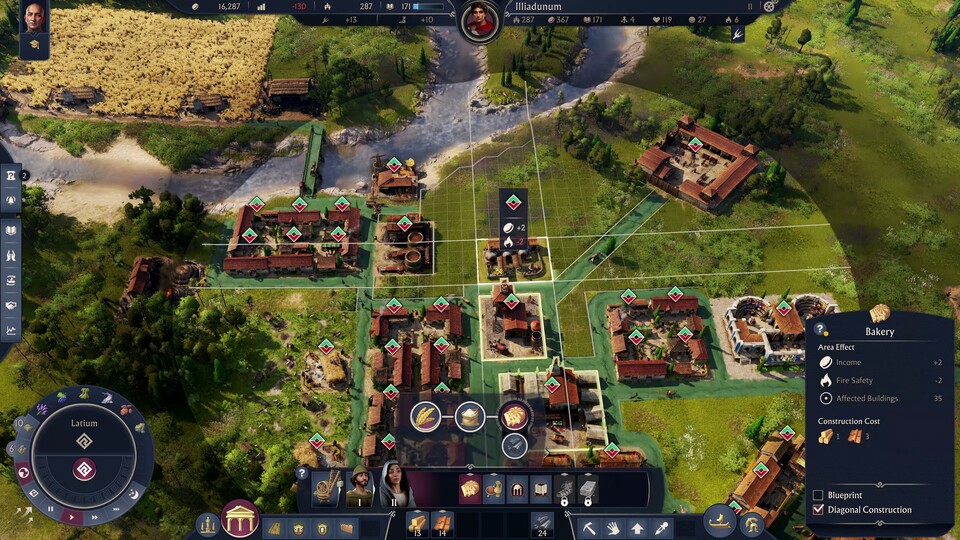Set game speed to fast forward
Screen dimensions: 960x540
pos(92,517)
